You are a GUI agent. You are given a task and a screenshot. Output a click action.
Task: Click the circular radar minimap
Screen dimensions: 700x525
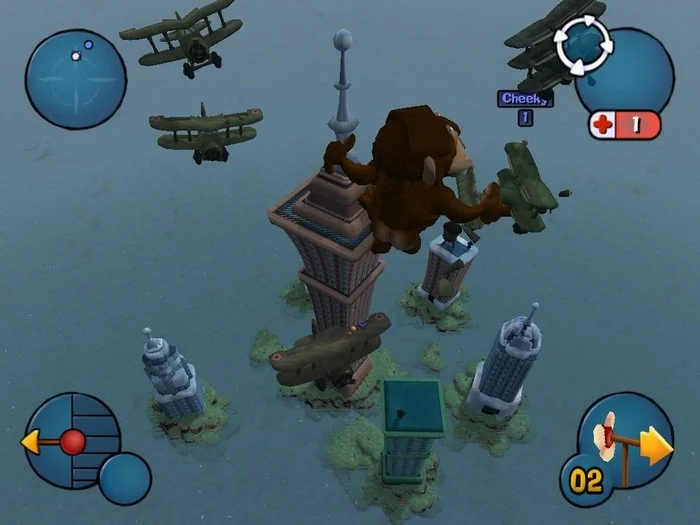click(x=75, y=79)
